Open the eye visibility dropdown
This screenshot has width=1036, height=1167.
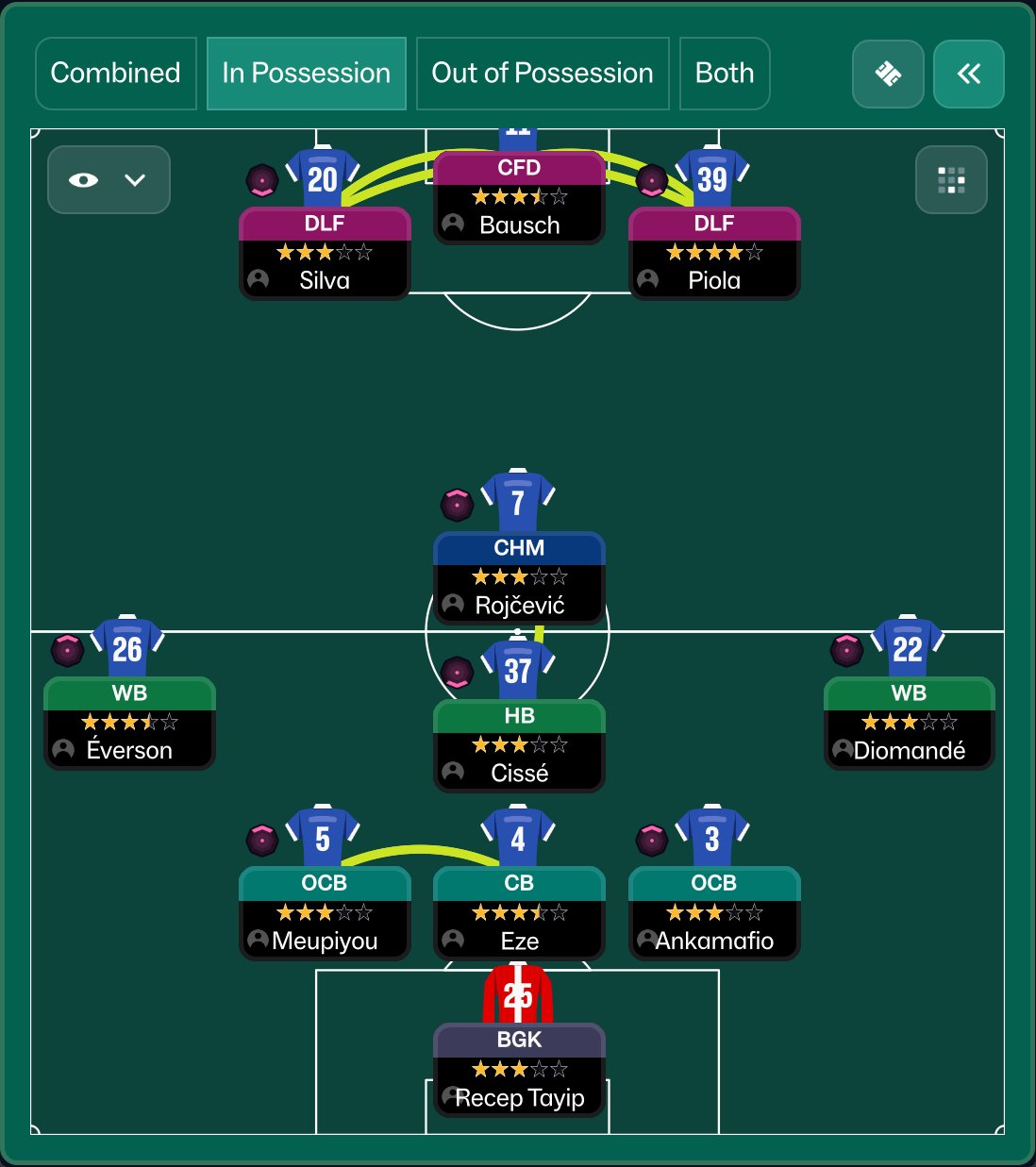pyautogui.click(x=109, y=179)
